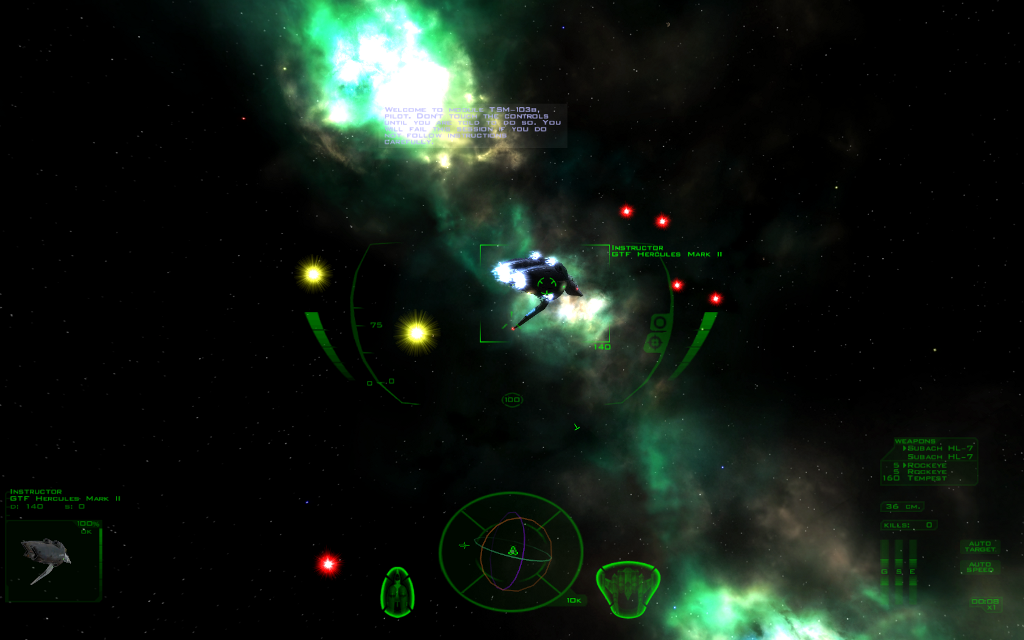Adjust the G energy bar

coord(885,573)
